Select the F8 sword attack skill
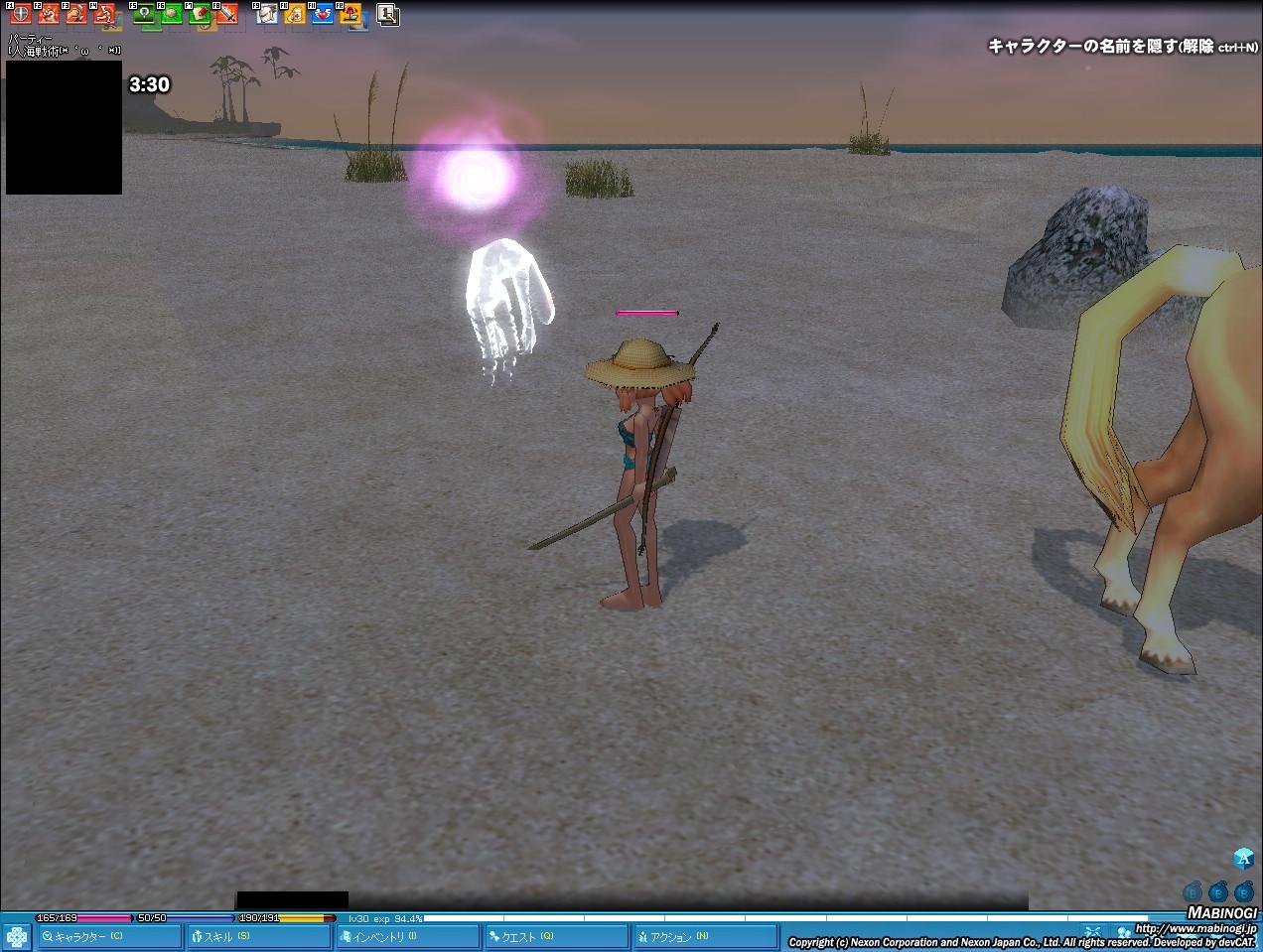 [x=227, y=14]
